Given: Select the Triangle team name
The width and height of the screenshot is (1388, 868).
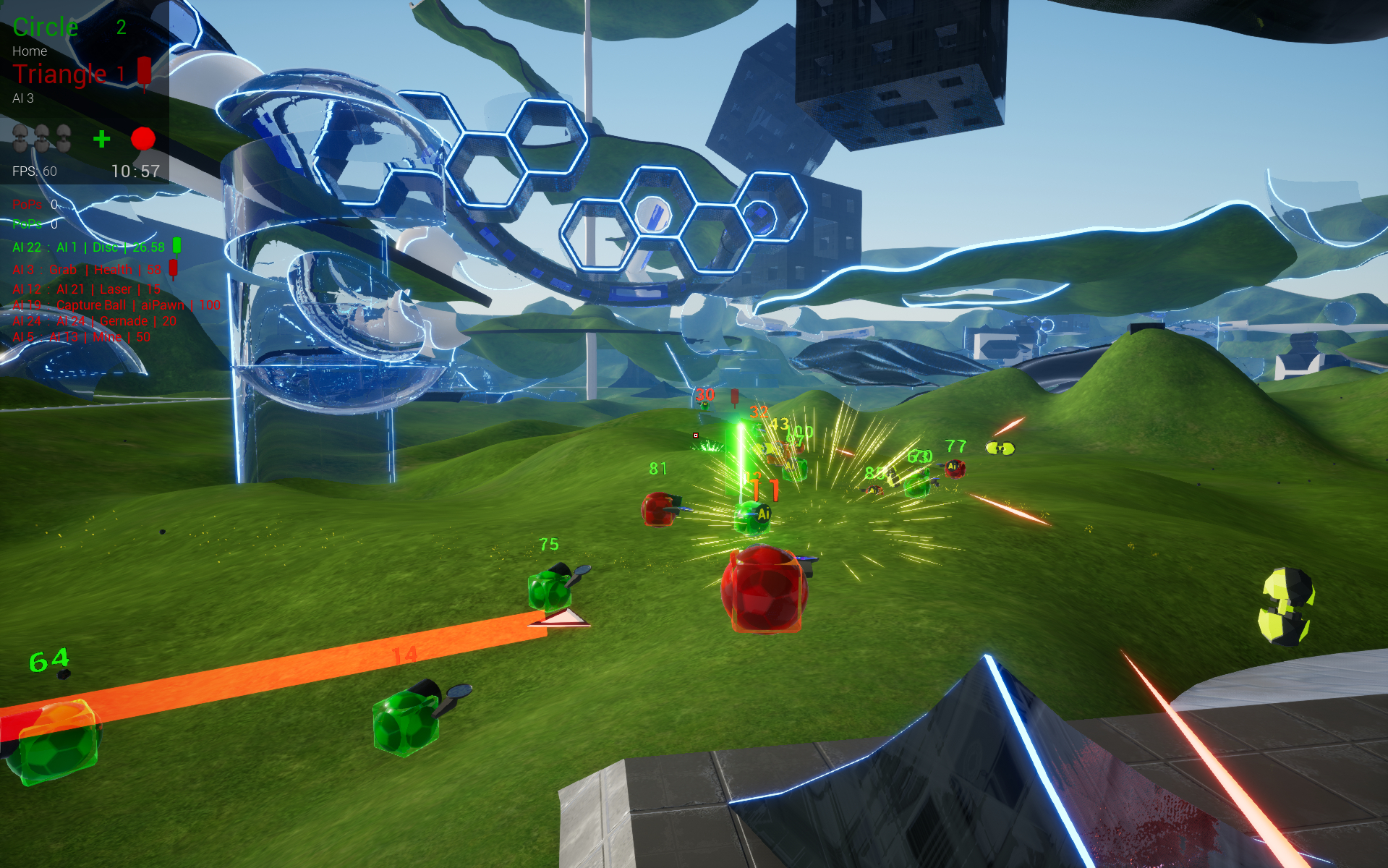Looking at the screenshot, I should click(x=60, y=74).
